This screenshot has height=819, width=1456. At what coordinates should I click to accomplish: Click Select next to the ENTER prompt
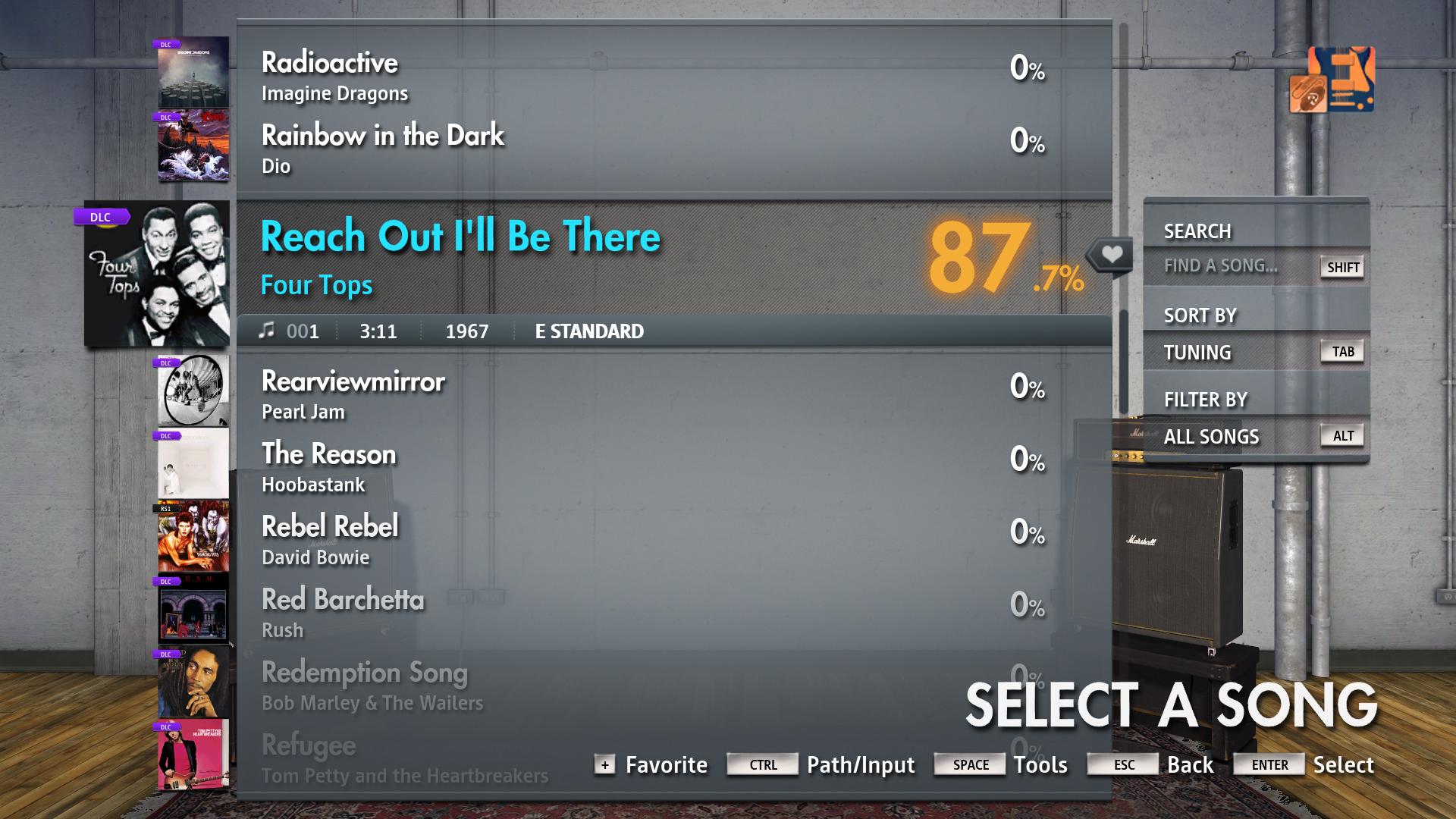pyautogui.click(x=1343, y=764)
